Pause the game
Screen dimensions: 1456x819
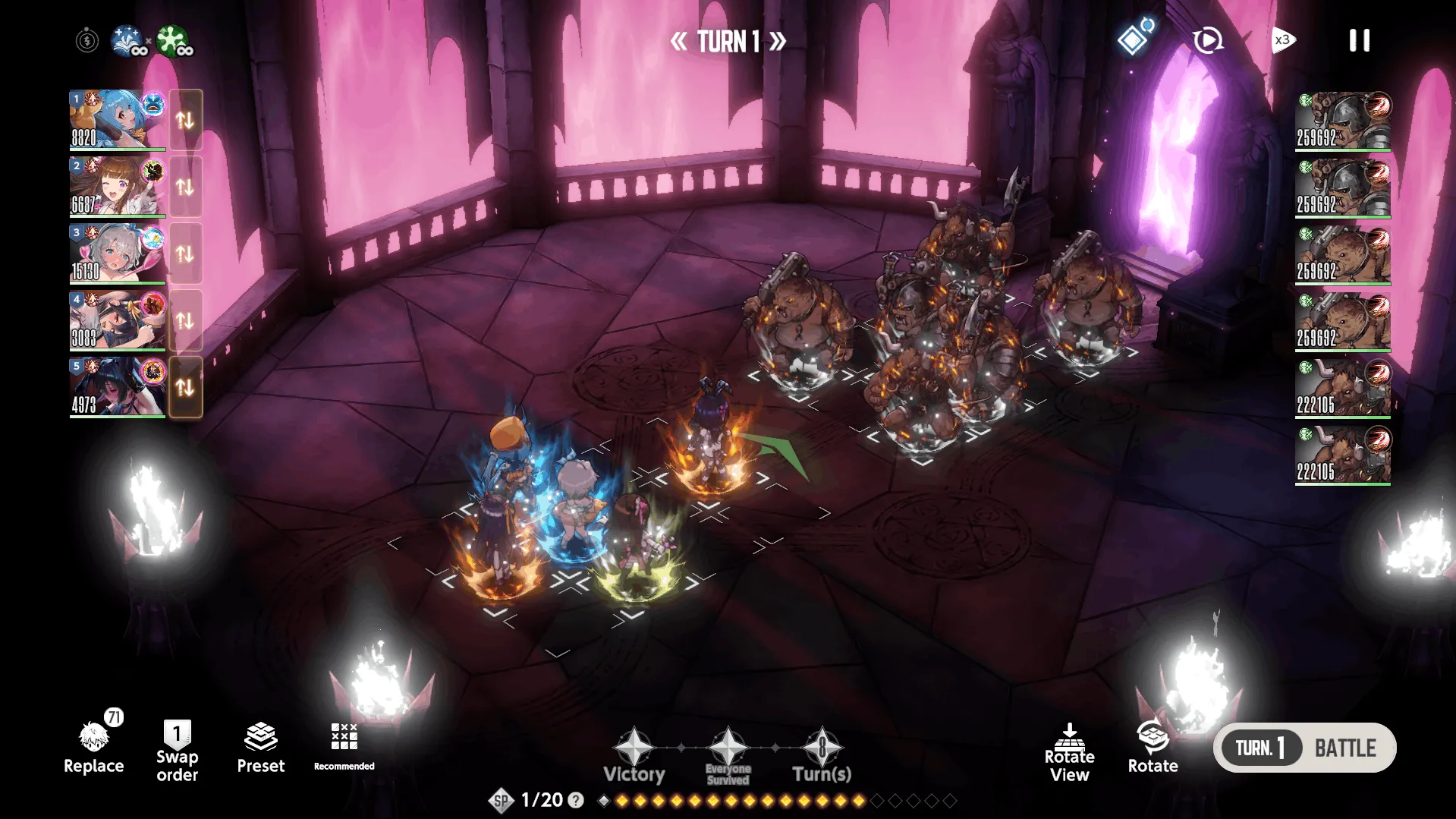[x=1359, y=40]
